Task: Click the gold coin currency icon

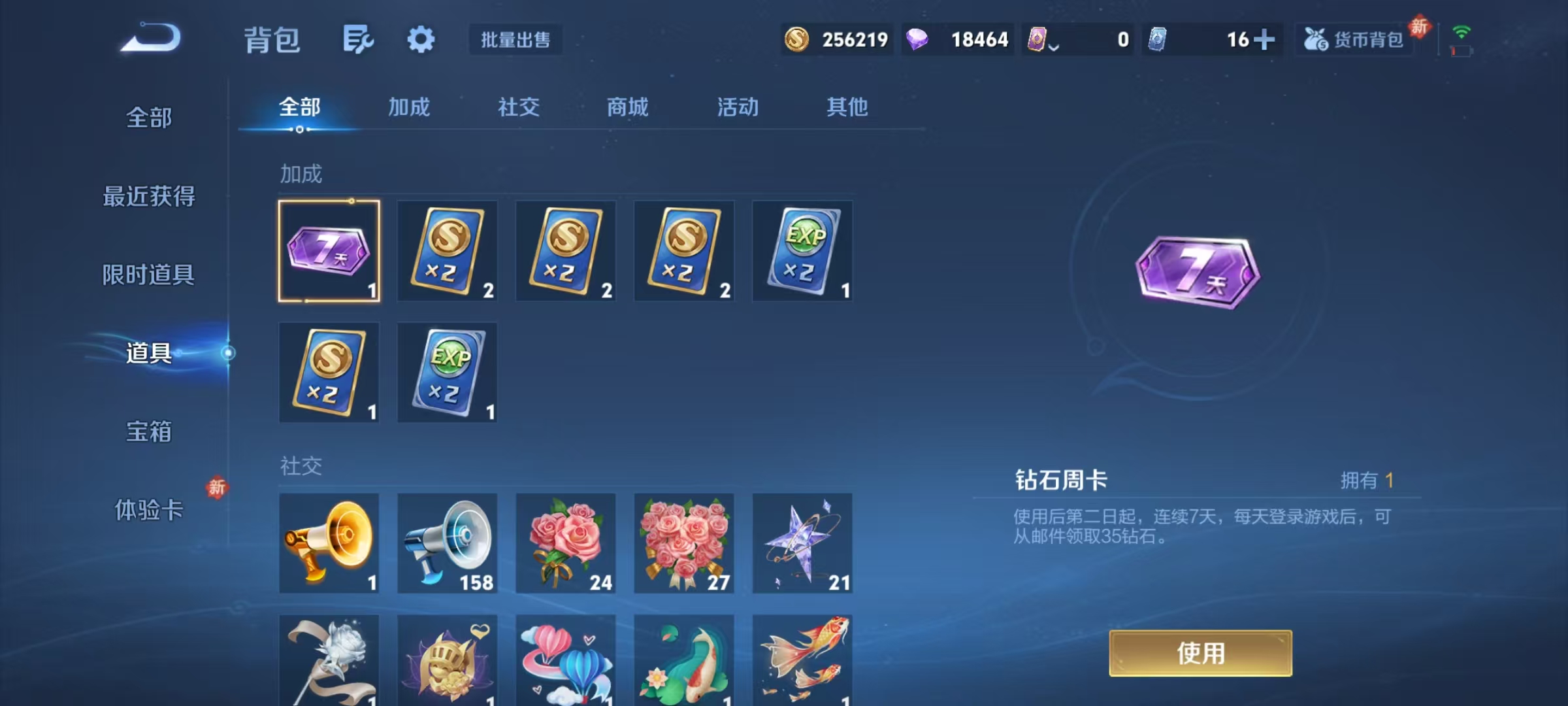Action: point(796,39)
